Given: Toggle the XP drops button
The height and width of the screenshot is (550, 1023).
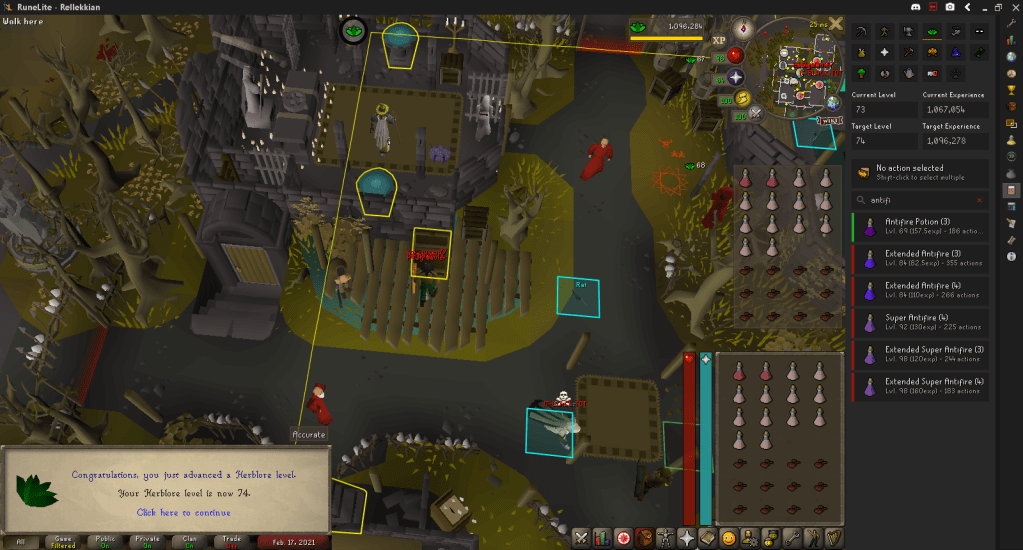Looking at the screenshot, I should click(719, 40).
